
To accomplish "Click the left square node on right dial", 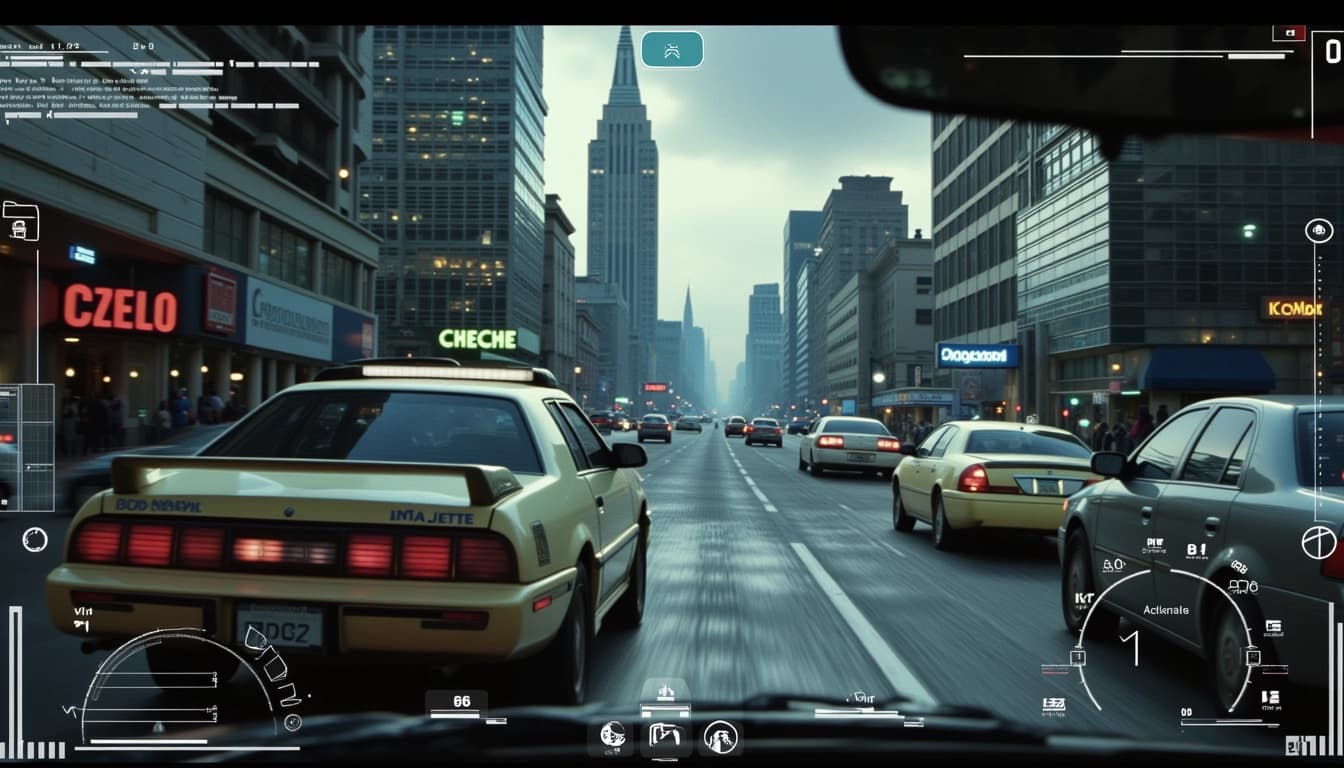I will [x=1078, y=657].
